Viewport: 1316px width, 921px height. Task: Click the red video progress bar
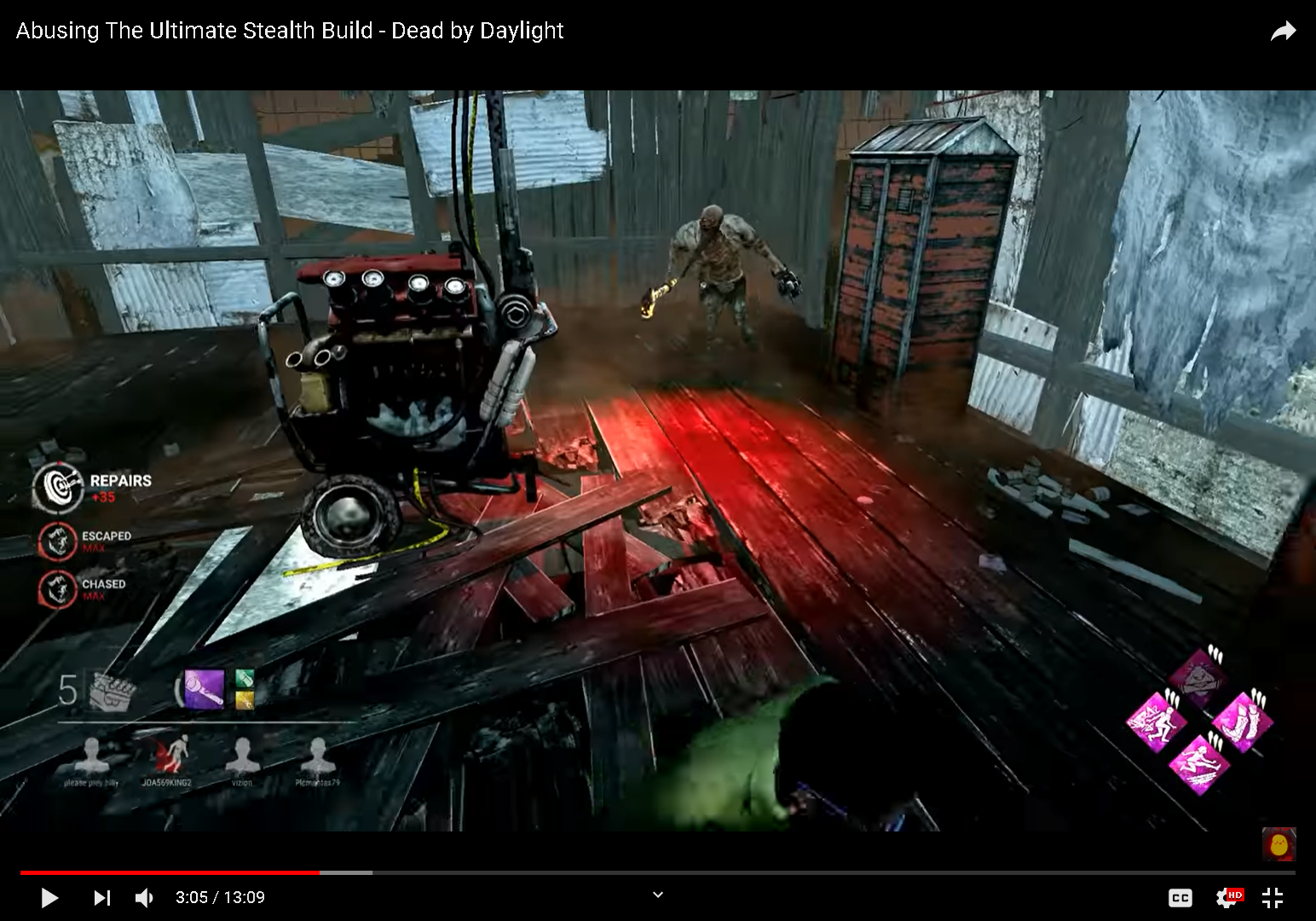(170, 873)
